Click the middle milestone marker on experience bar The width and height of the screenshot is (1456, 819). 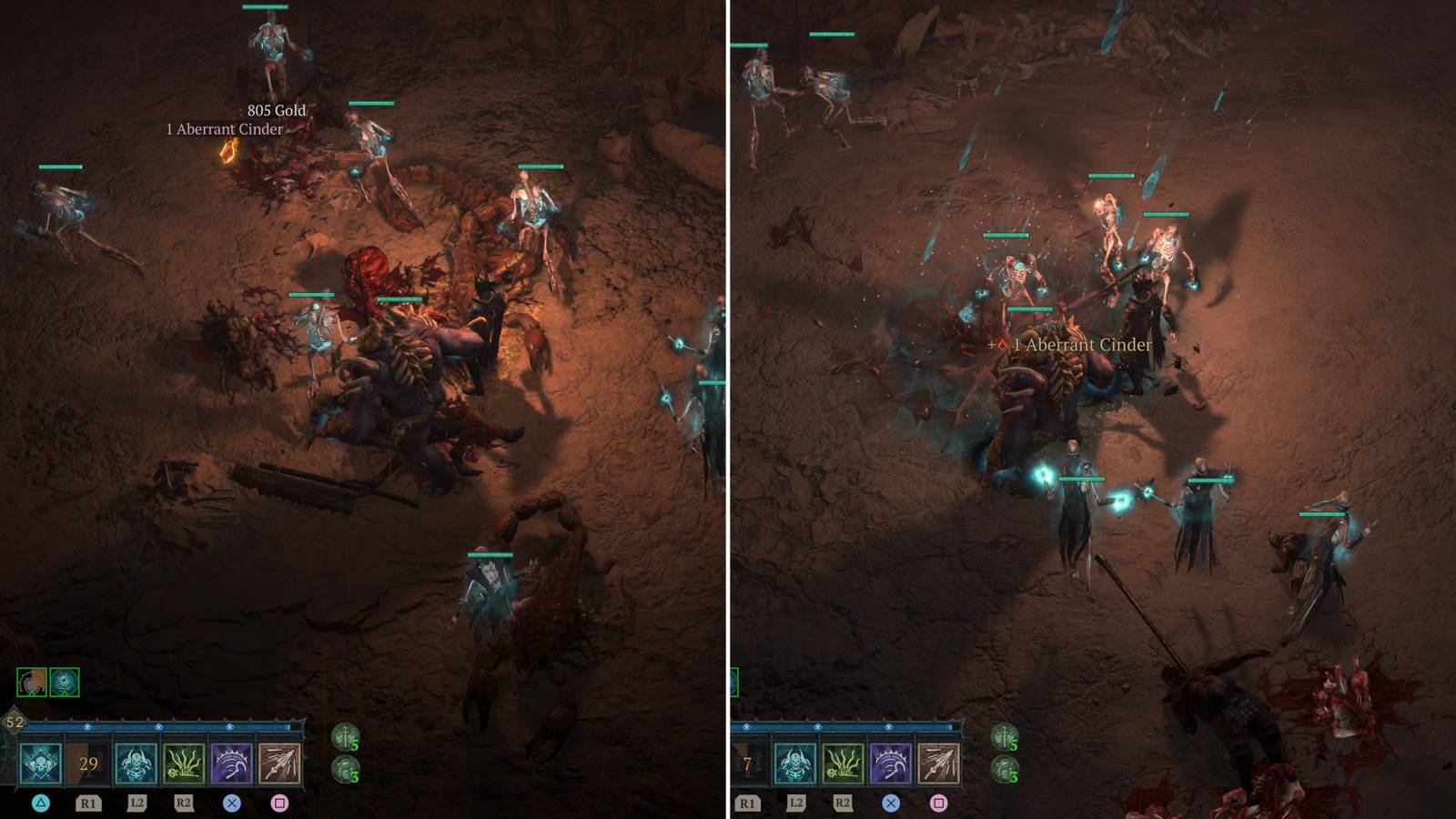coord(158,725)
